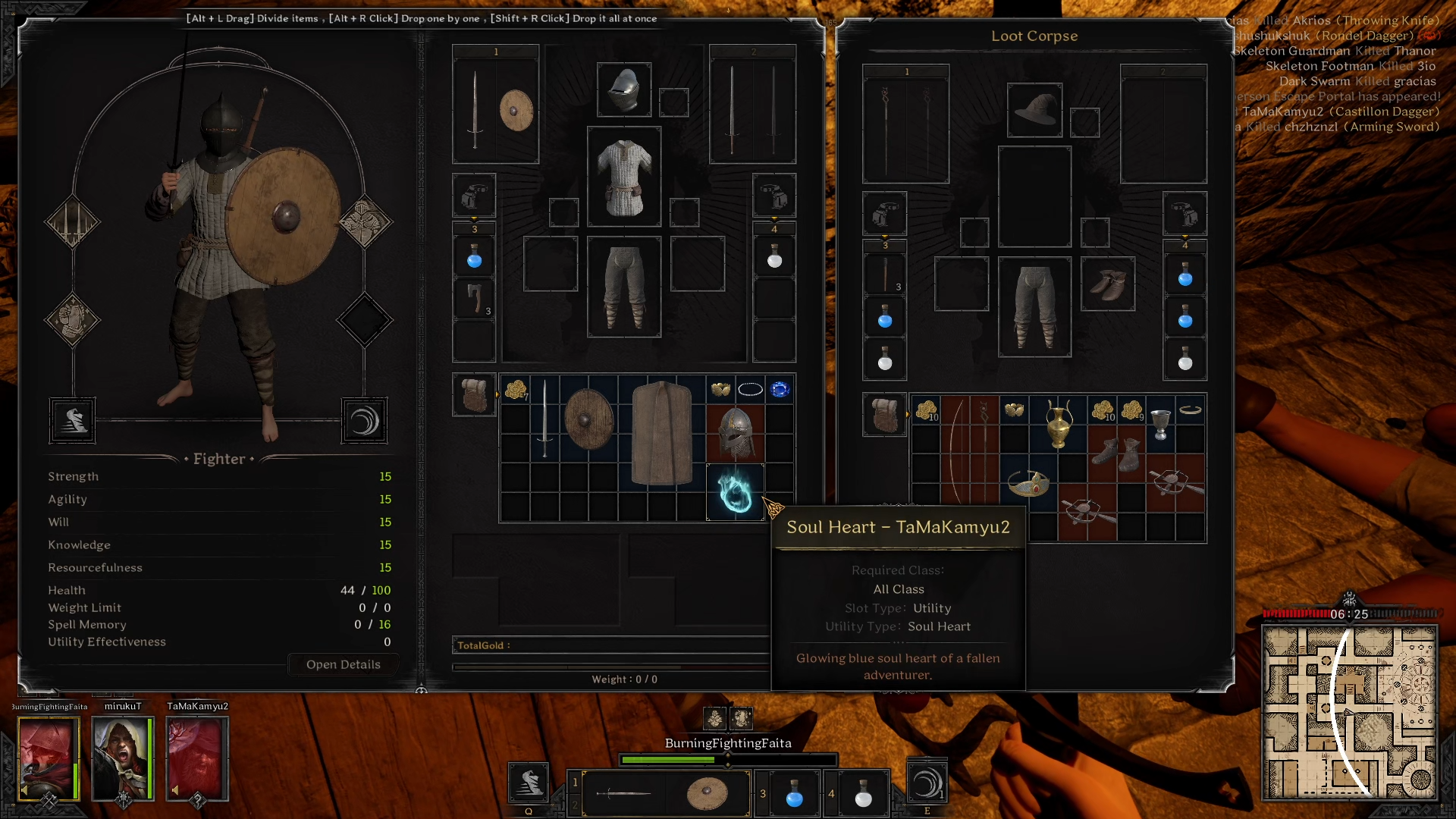1456x819 pixels.
Task: Choose the visored helmet in inventory
Action: (735, 433)
